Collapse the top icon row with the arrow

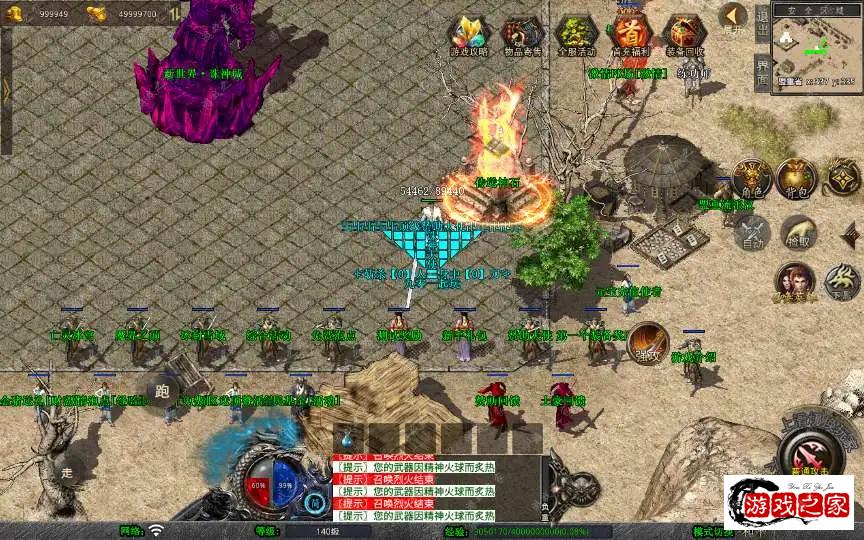tap(733, 17)
